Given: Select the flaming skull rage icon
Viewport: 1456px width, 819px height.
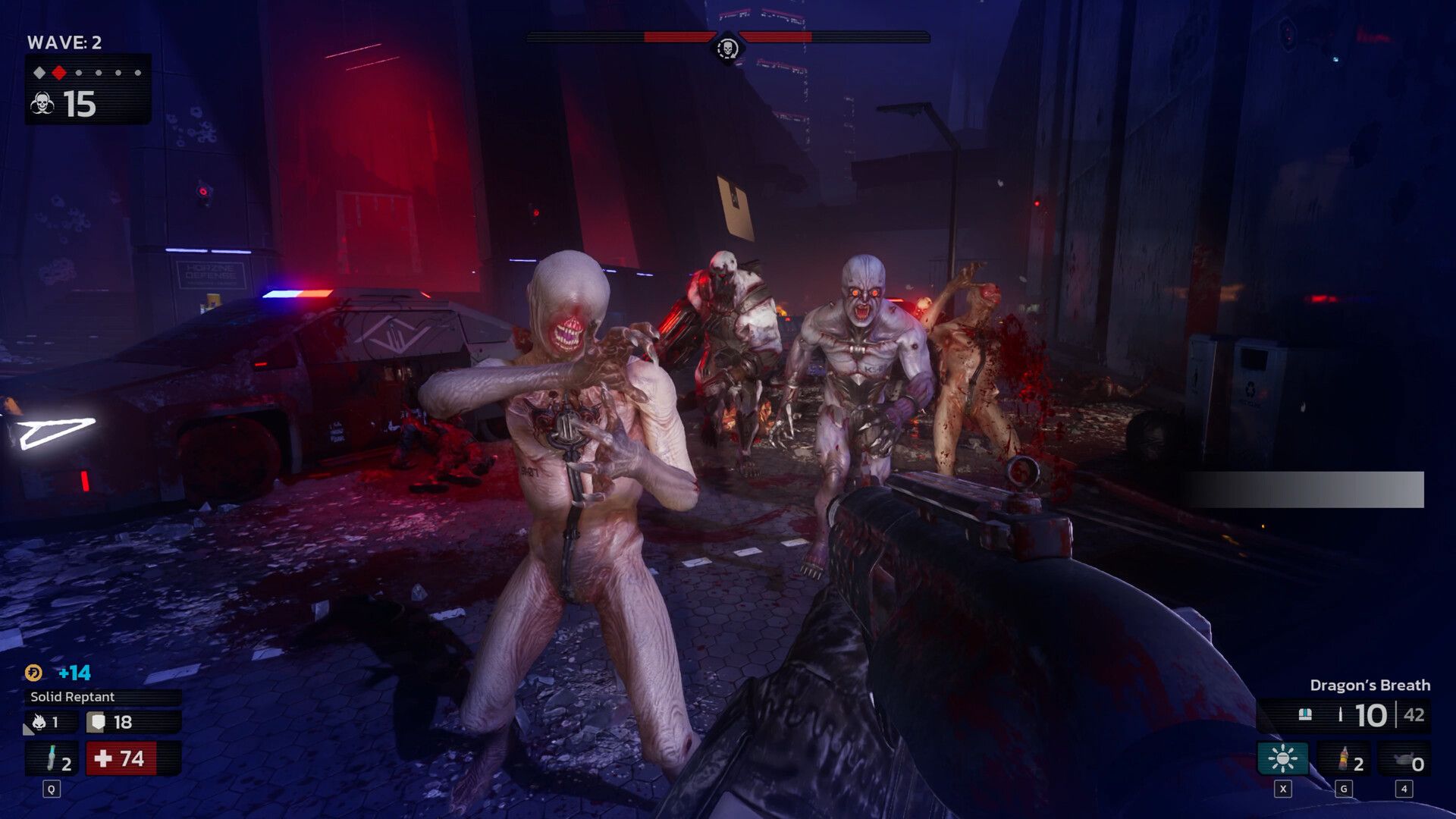Looking at the screenshot, I should click(x=39, y=722).
